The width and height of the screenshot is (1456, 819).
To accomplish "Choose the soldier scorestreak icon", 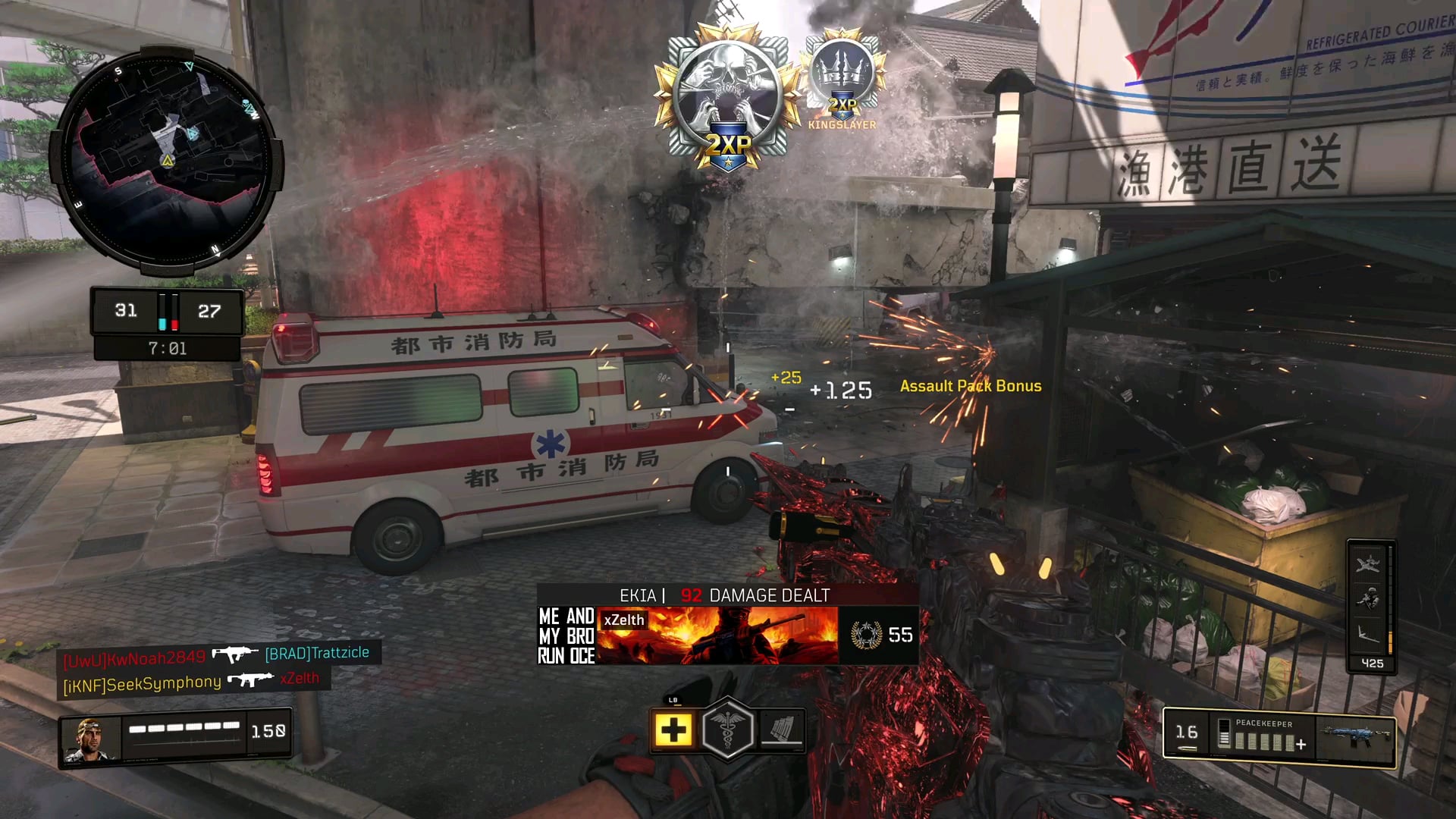I will tap(1369, 600).
